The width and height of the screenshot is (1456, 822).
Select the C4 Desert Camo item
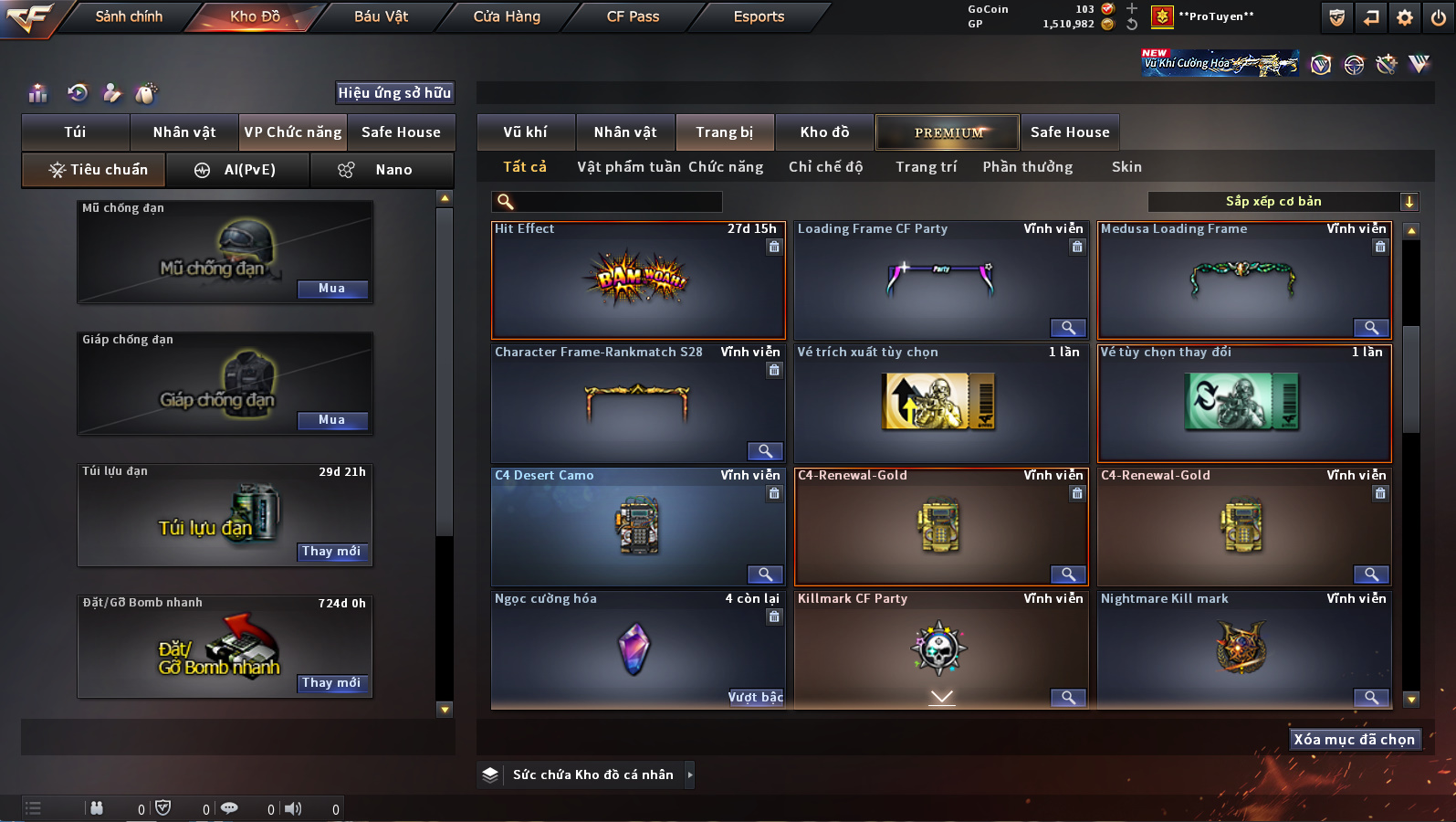point(637,527)
